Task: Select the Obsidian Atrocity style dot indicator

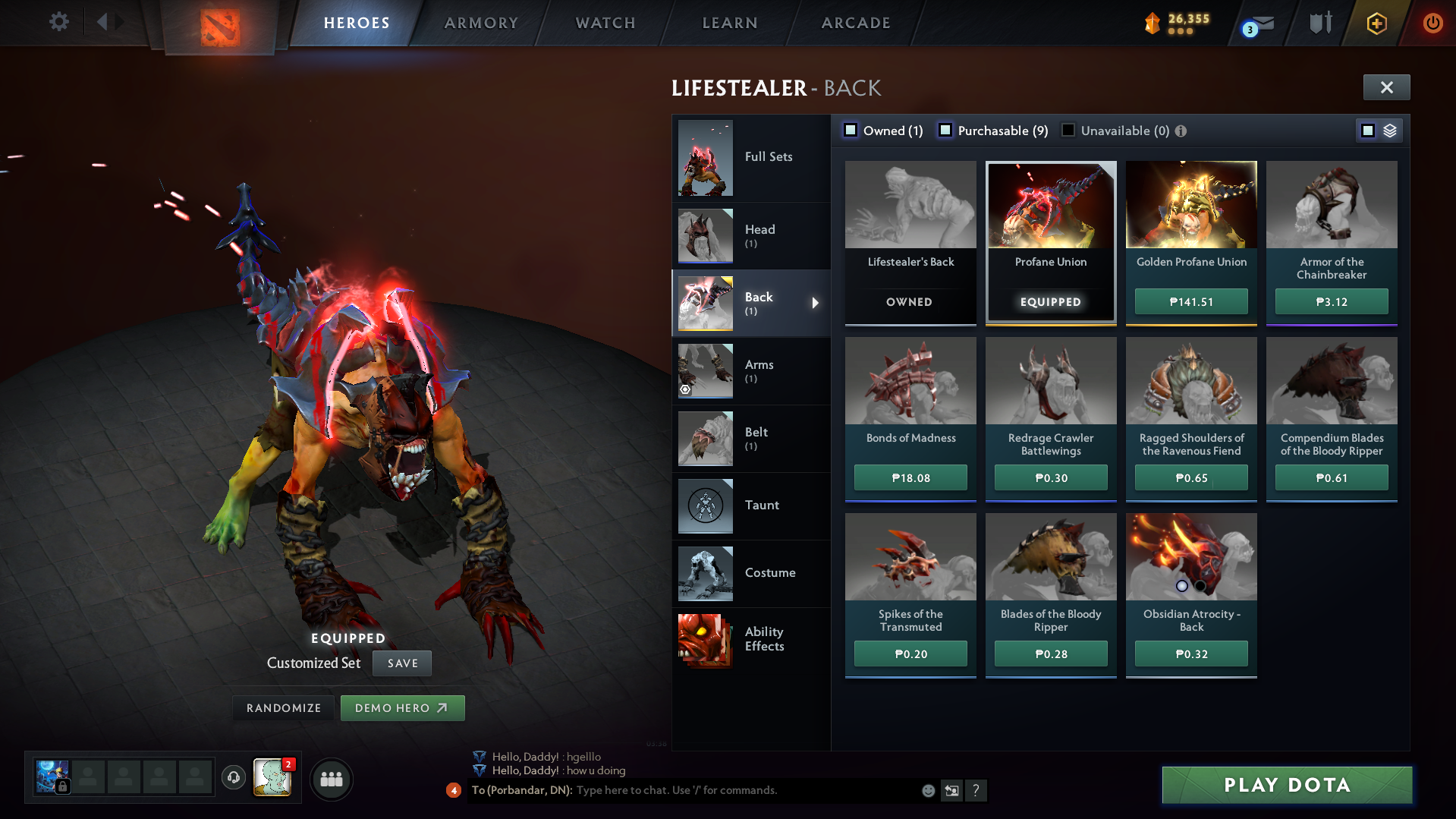Action: tap(1181, 585)
